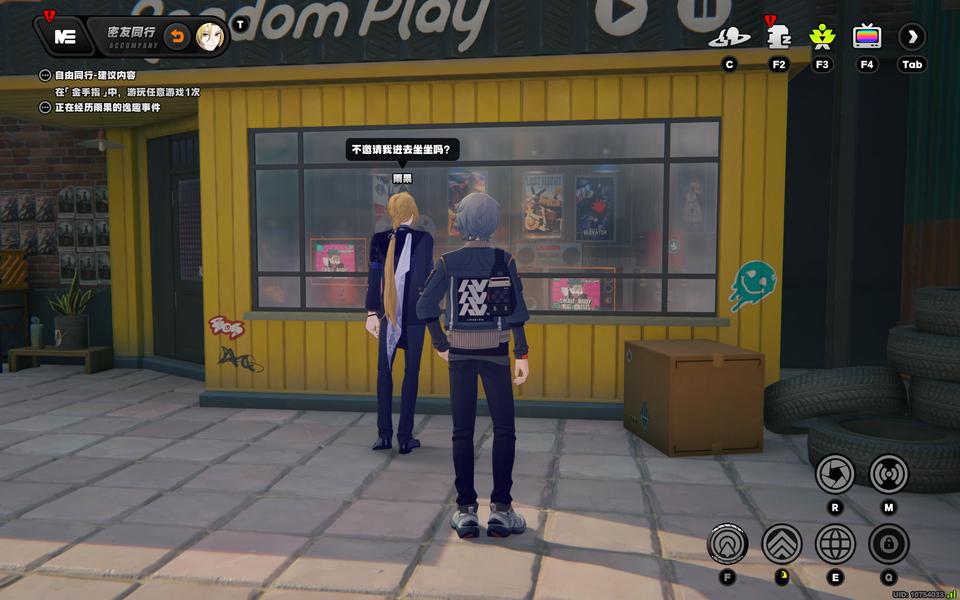Activate the interact arrow circle icon

point(727,544)
